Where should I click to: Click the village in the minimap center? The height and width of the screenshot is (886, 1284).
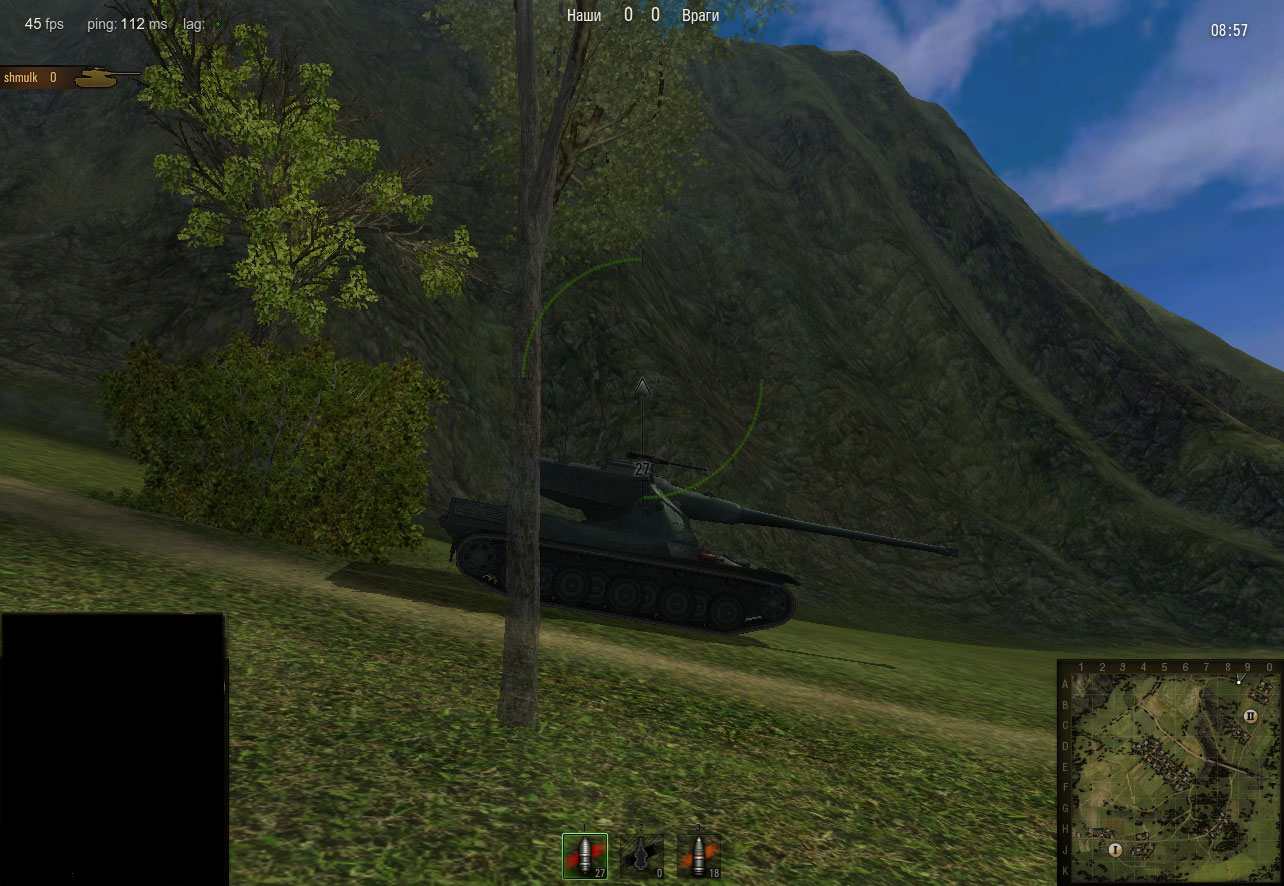tap(1160, 759)
